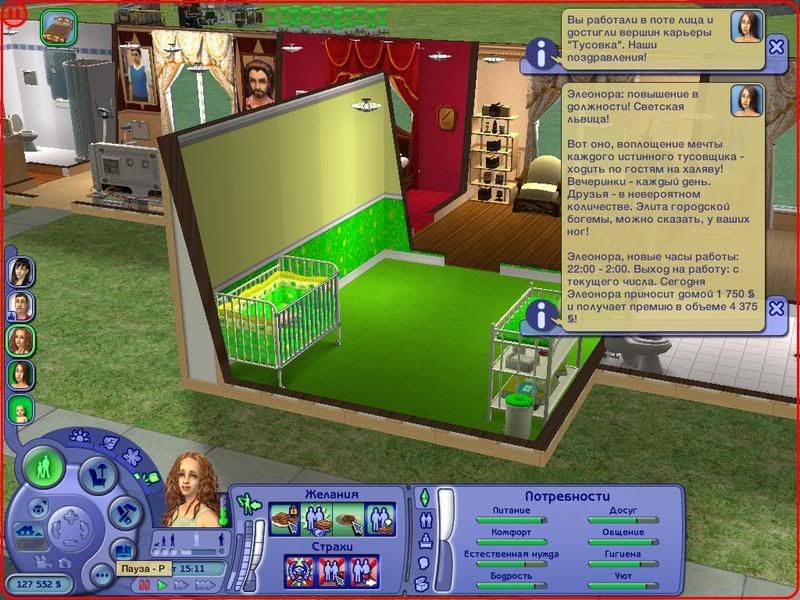
Task: Select the baby portrait in the family sidebar
Action: [x=21, y=409]
